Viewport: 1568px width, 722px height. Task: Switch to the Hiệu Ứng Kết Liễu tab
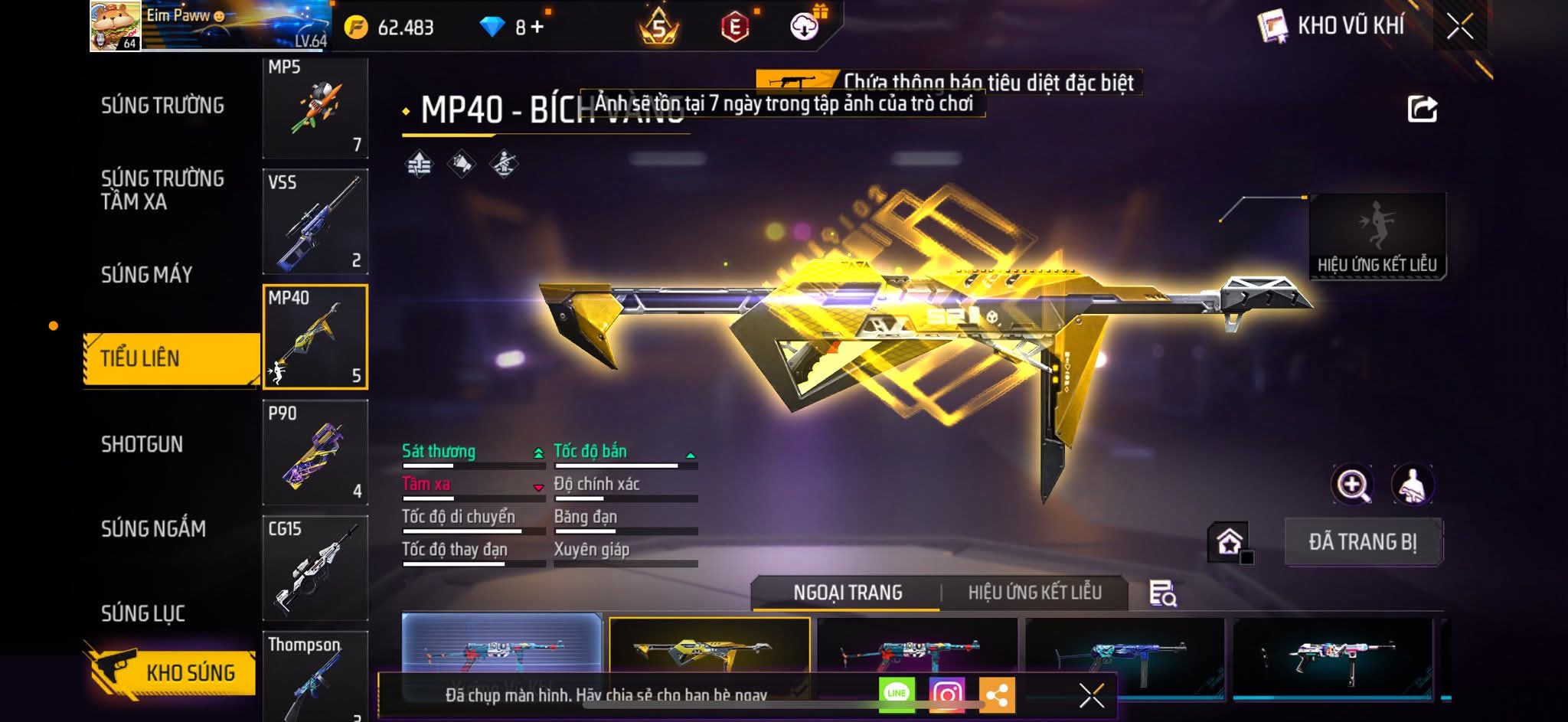(x=1034, y=593)
